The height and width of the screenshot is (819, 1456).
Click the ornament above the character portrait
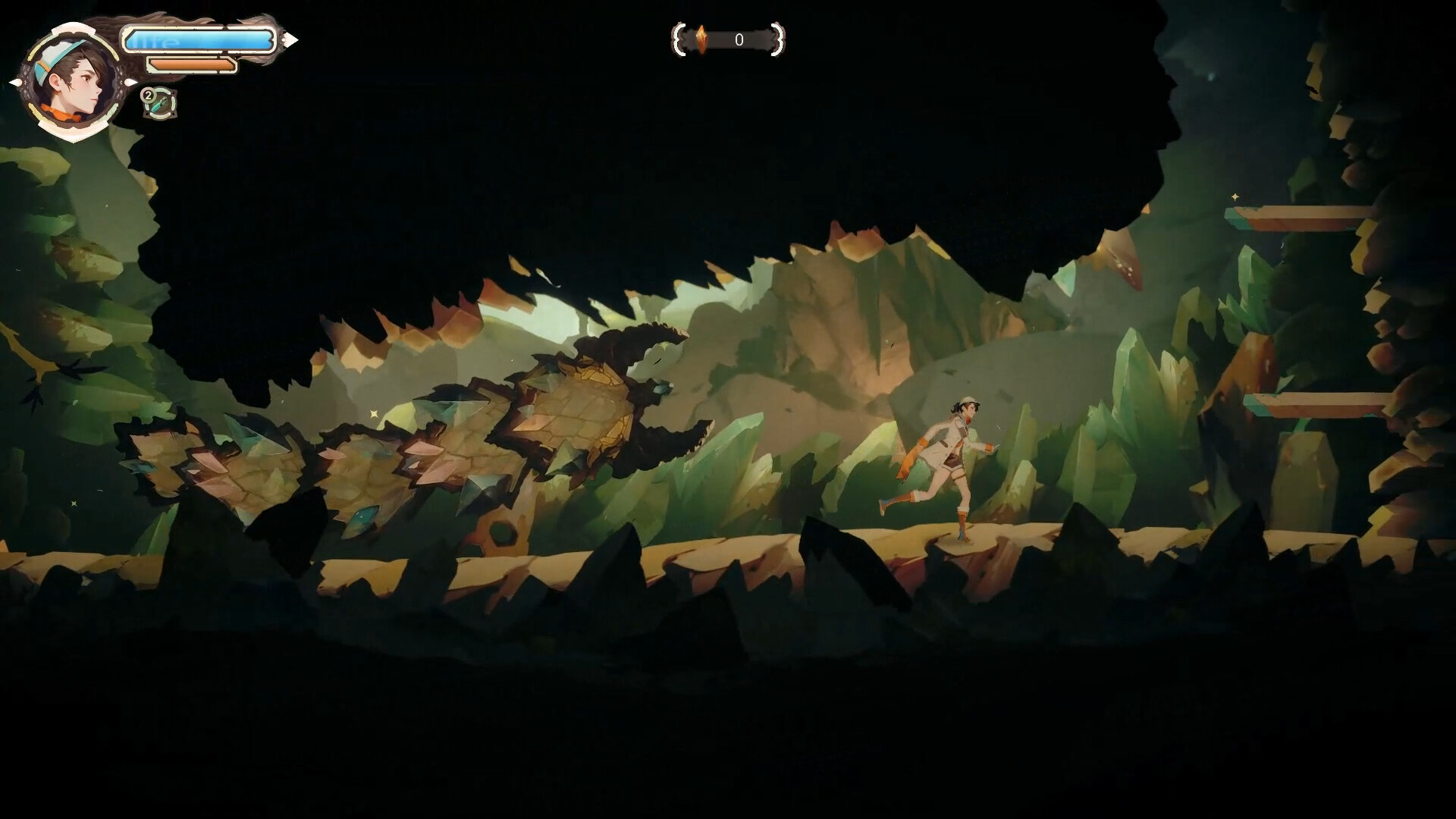[71, 29]
